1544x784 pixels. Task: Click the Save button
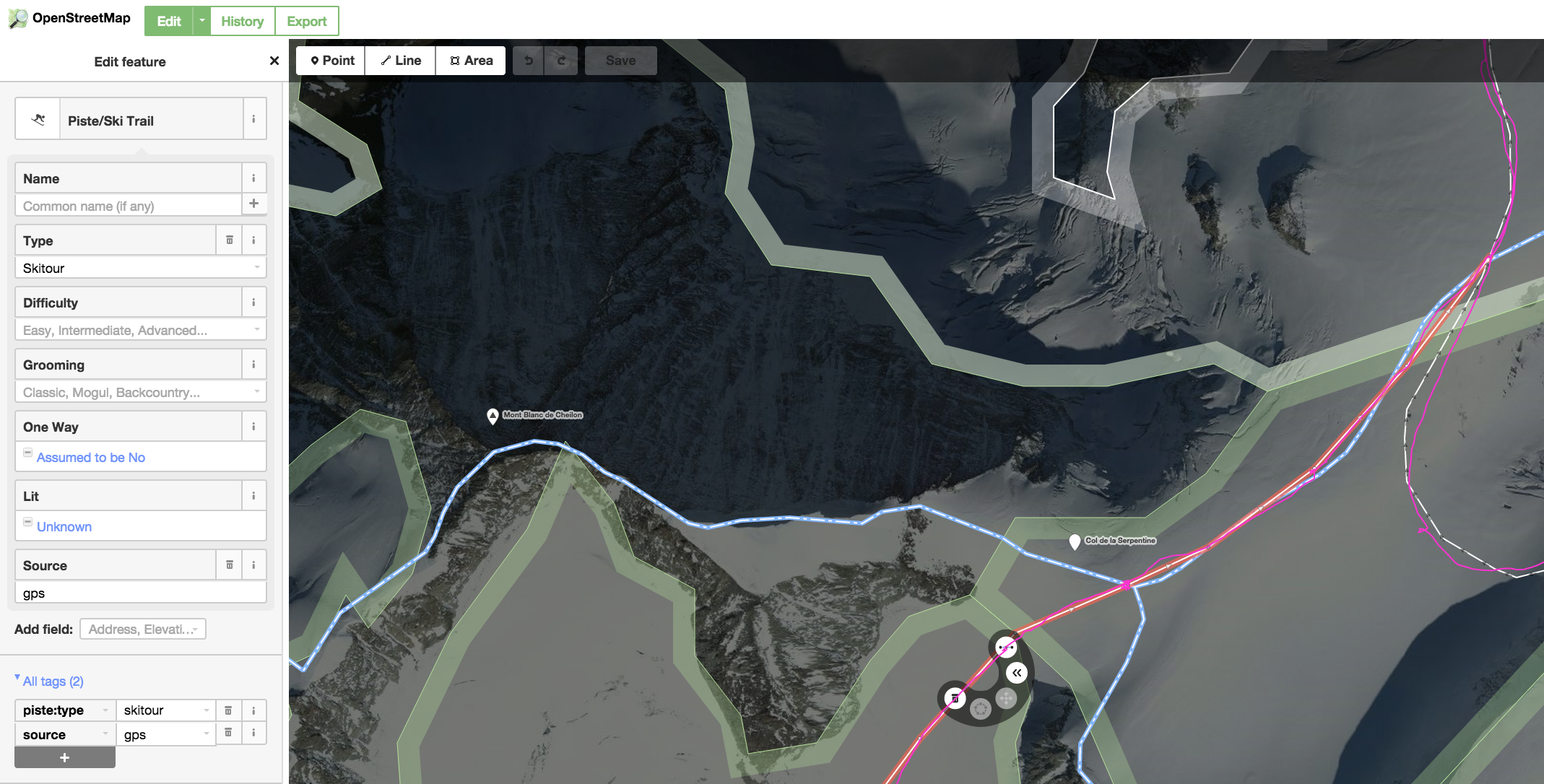pyautogui.click(x=620, y=61)
